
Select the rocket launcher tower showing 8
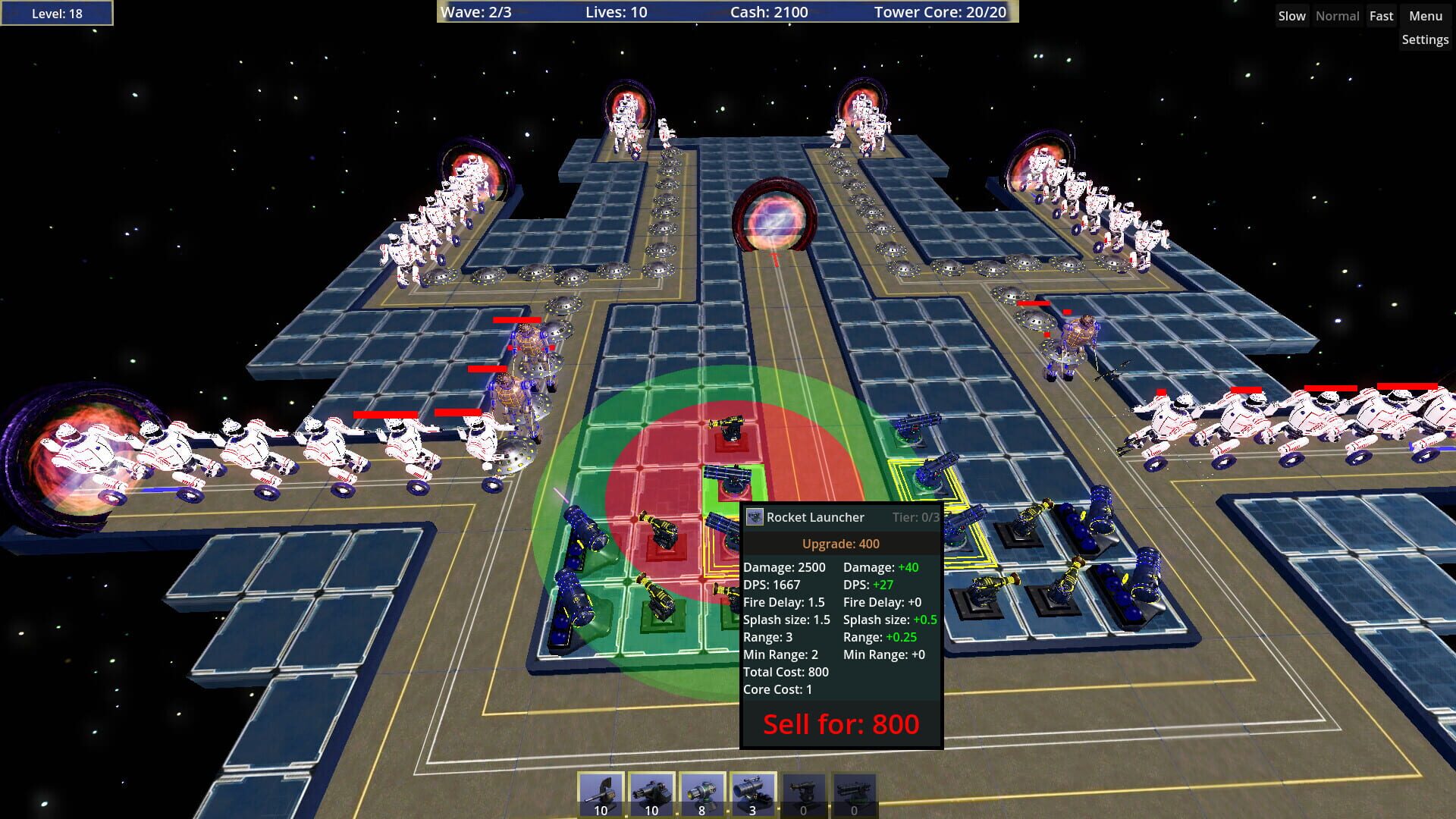coord(701,792)
